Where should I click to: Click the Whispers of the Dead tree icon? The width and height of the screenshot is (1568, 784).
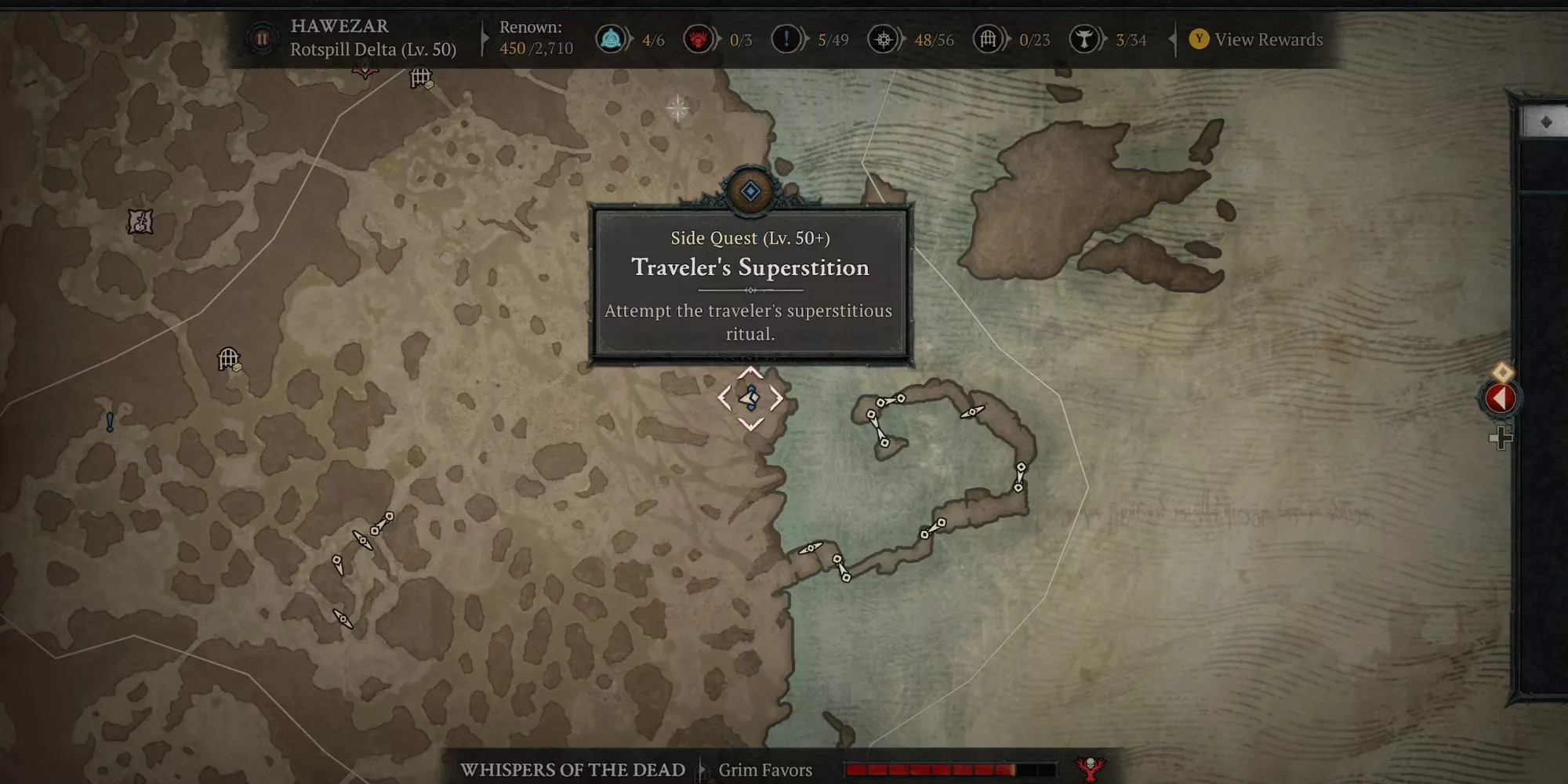[1090, 768]
